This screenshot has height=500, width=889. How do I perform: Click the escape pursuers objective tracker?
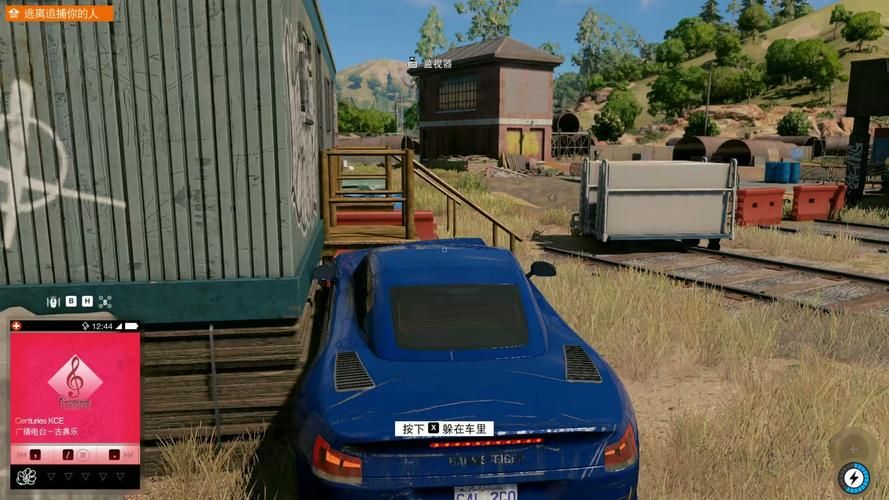click(x=60, y=13)
